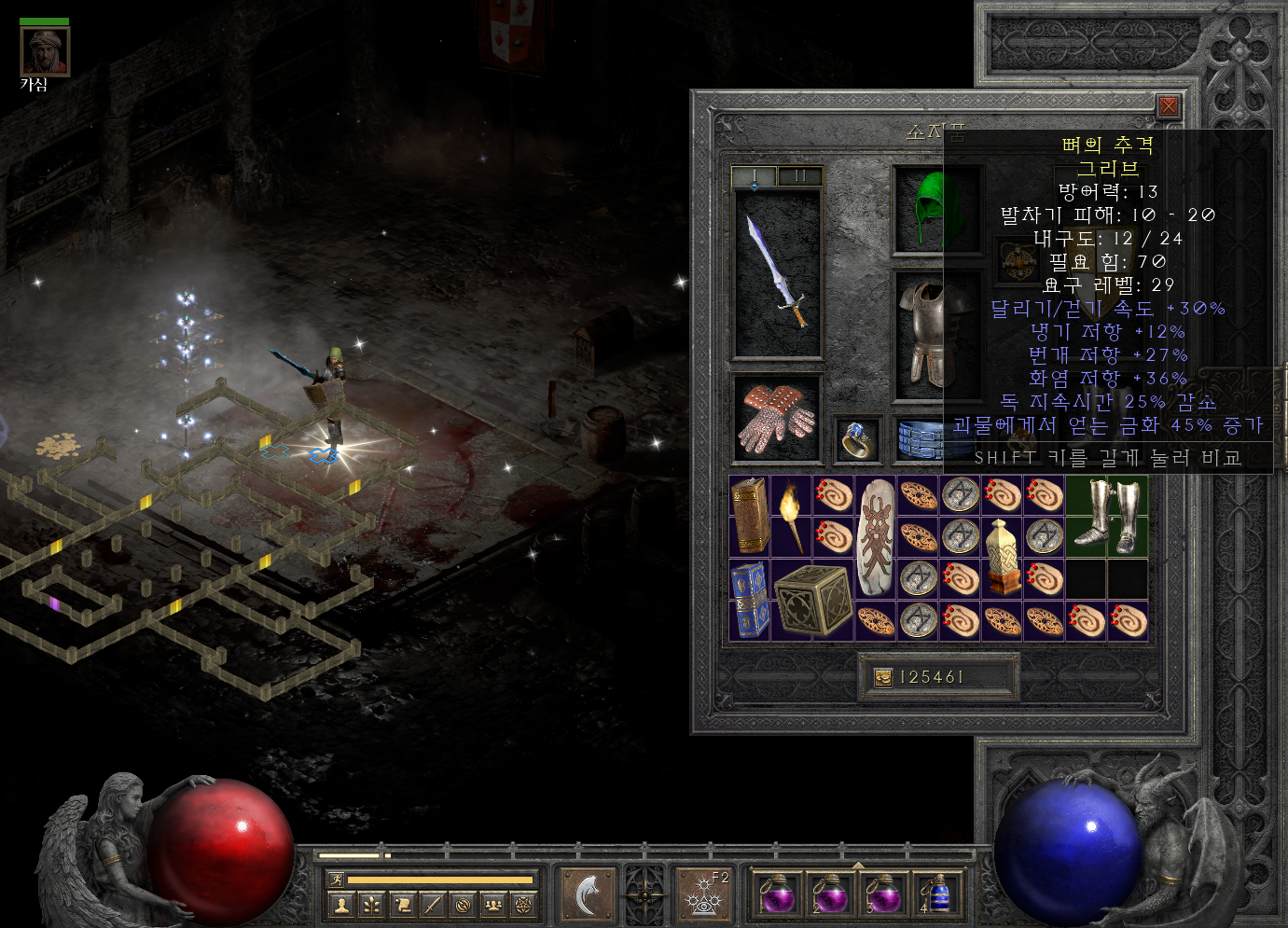The width and height of the screenshot is (1288, 928).
Task: Use the blue potion in belt slot 4
Action: pyautogui.click(x=936, y=895)
